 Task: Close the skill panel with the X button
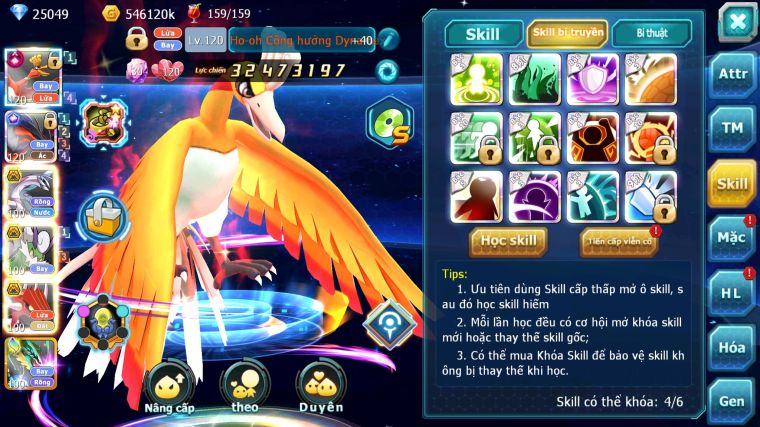737,22
